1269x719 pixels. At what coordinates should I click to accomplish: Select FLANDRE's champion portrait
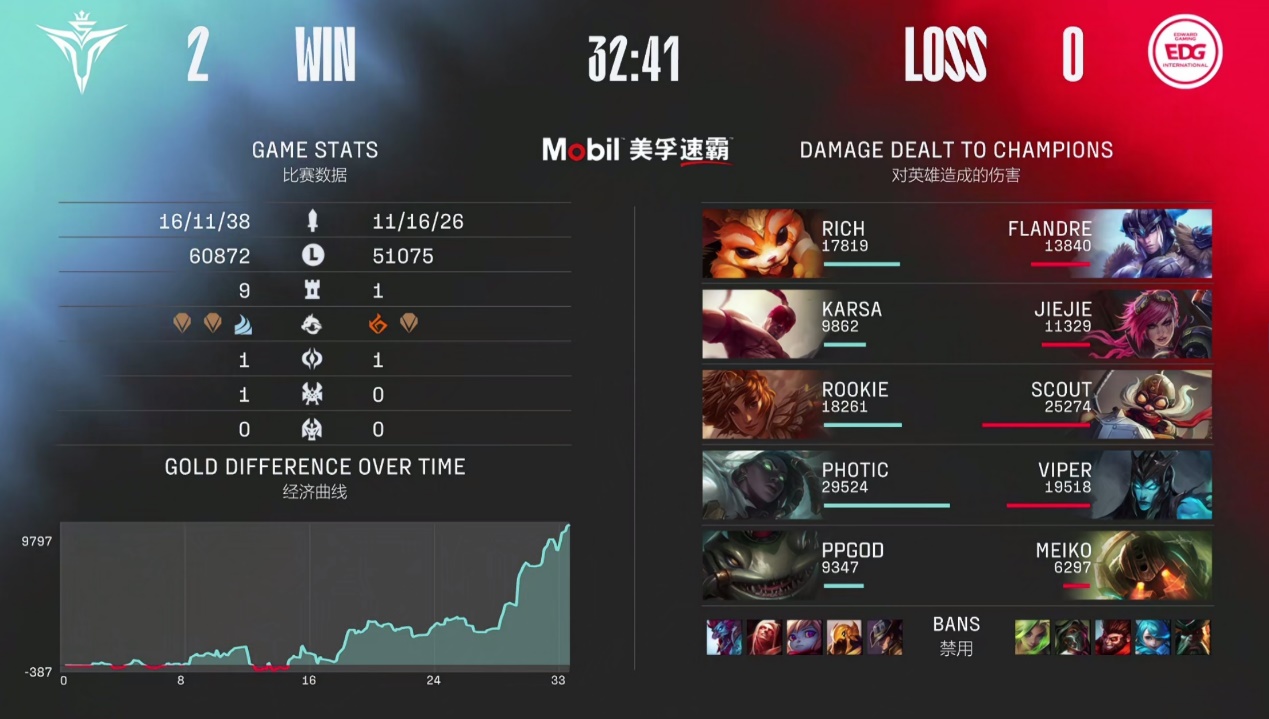[1152, 243]
